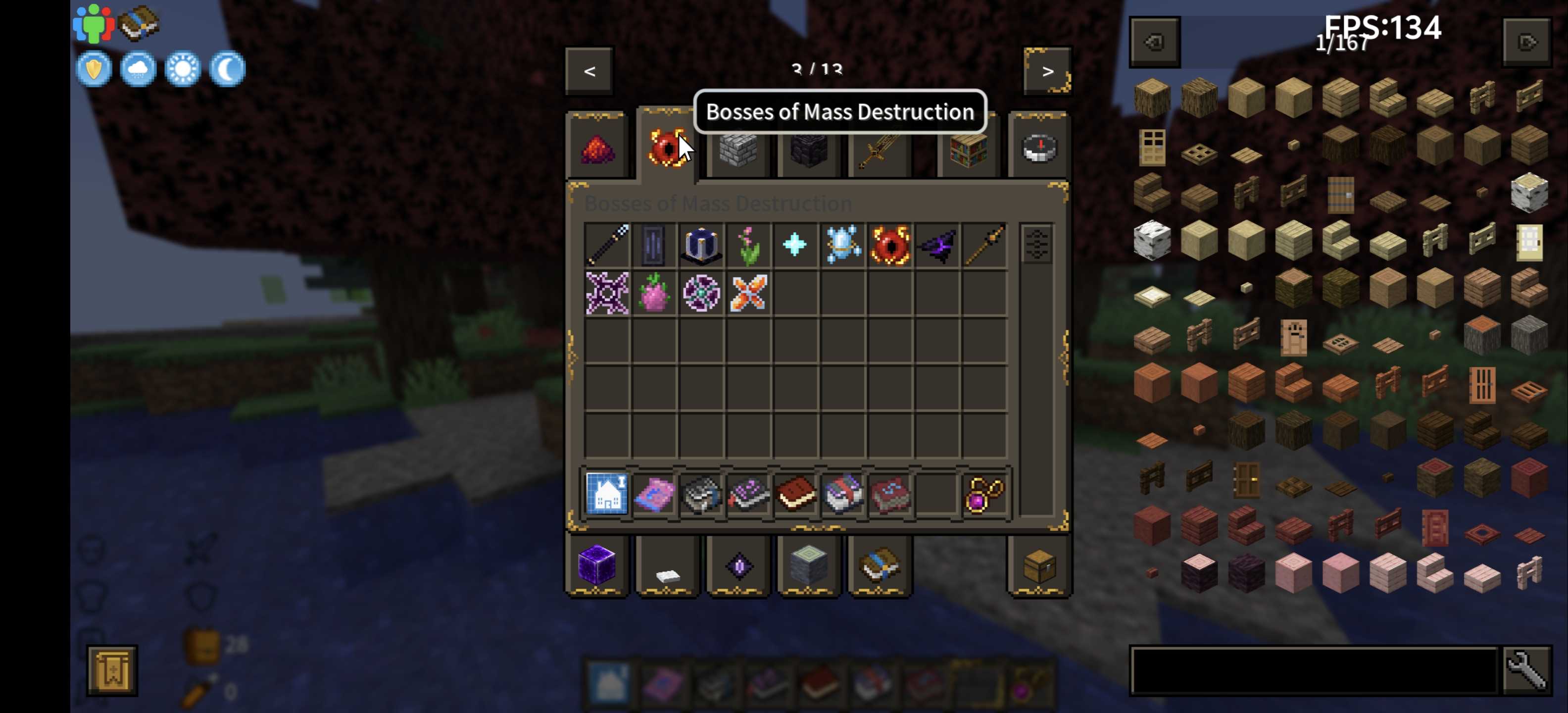Toggle the moon night-time button
This screenshot has width=1568, height=713.
click(227, 69)
